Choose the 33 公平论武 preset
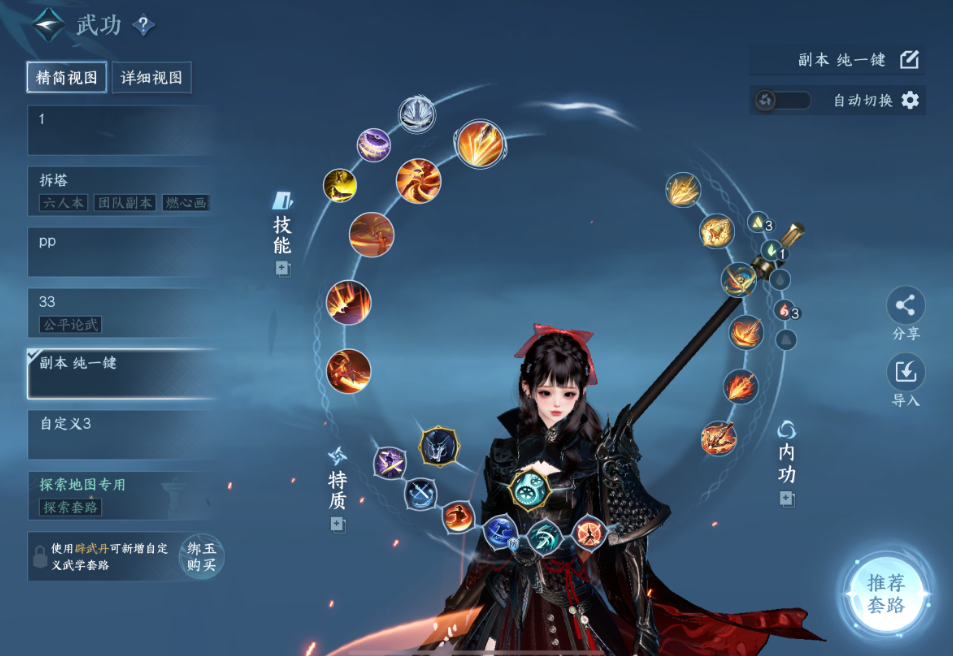This screenshot has height=656, width=953. [120, 312]
